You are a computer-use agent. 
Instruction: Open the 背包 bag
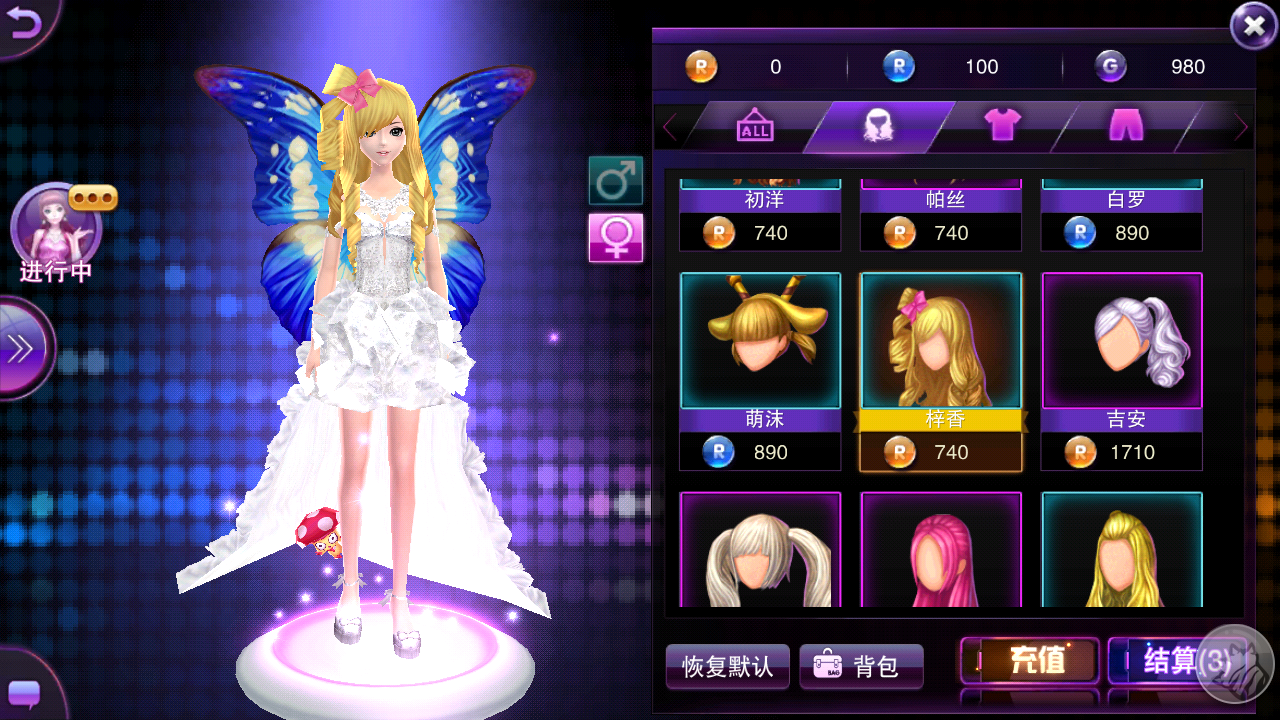point(861,666)
